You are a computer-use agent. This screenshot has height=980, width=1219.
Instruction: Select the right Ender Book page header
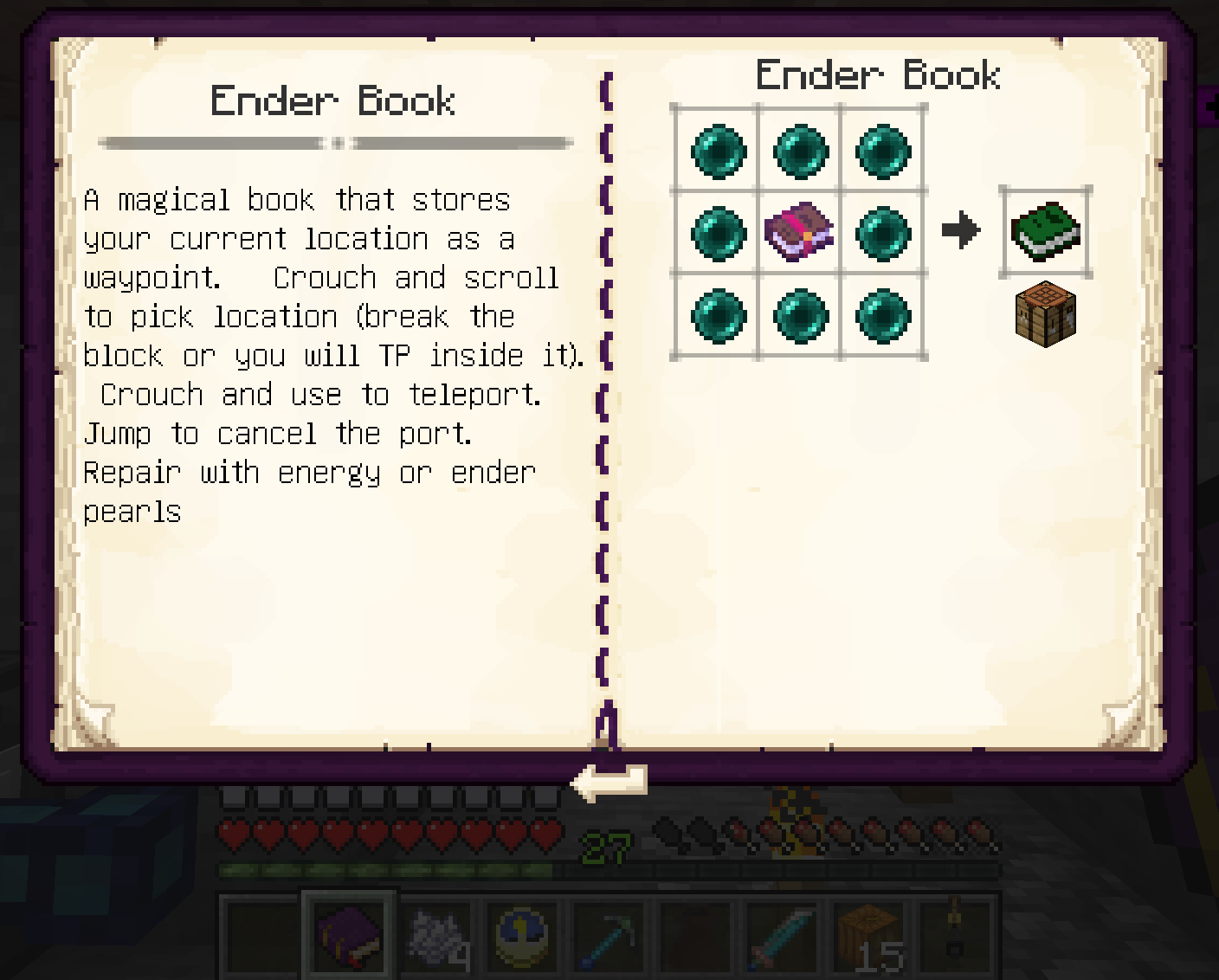click(x=880, y=74)
